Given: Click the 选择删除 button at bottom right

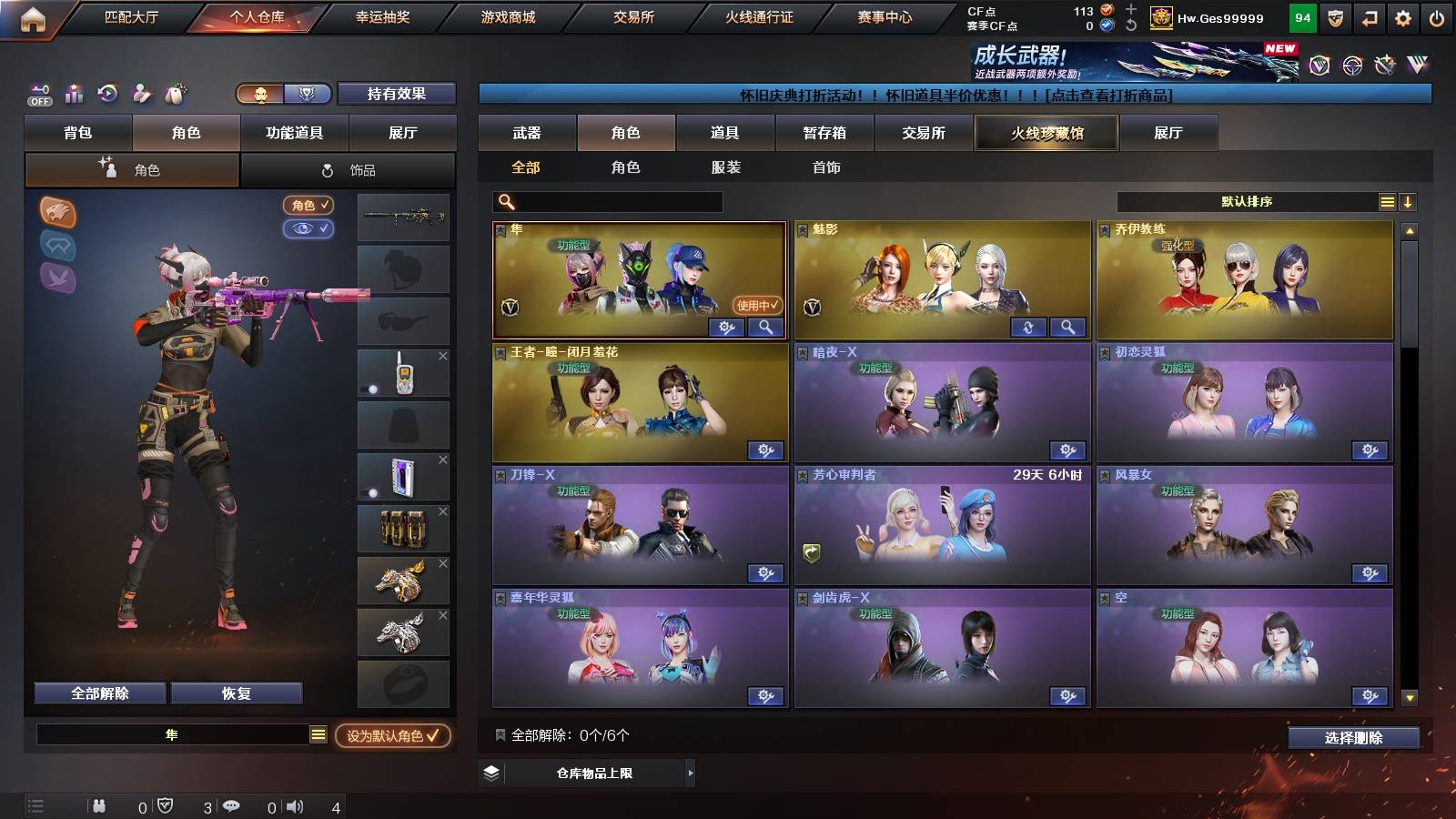Looking at the screenshot, I should coord(1352,738).
